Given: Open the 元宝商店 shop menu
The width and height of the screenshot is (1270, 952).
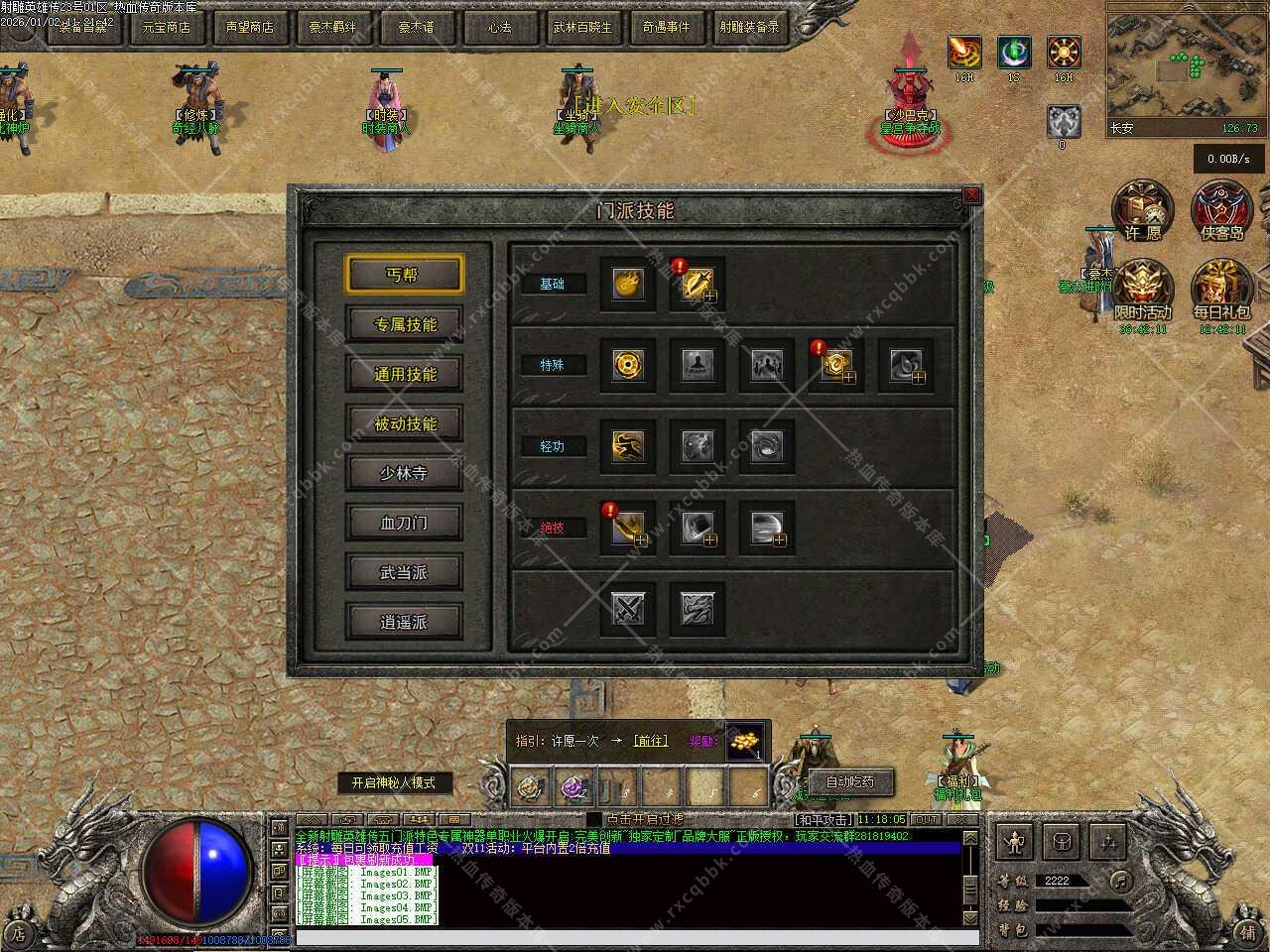Looking at the screenshot, I should coord(167,28).
